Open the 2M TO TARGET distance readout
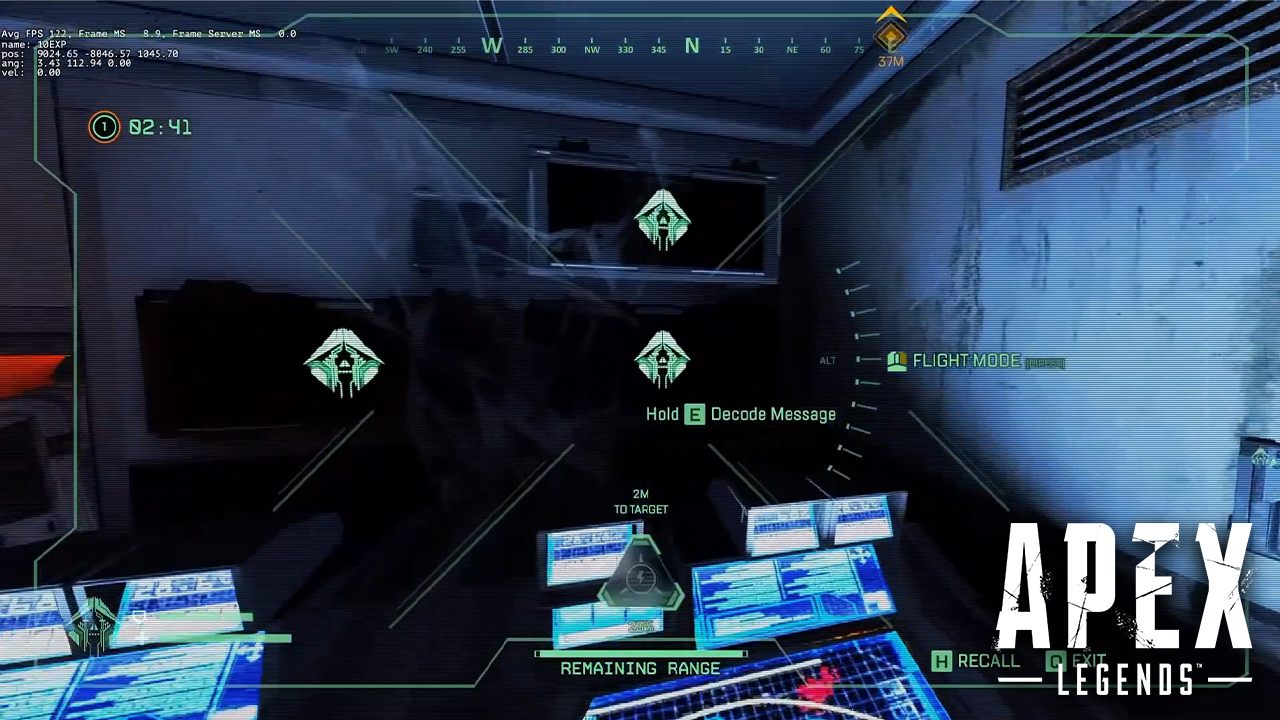 (640, 502)
